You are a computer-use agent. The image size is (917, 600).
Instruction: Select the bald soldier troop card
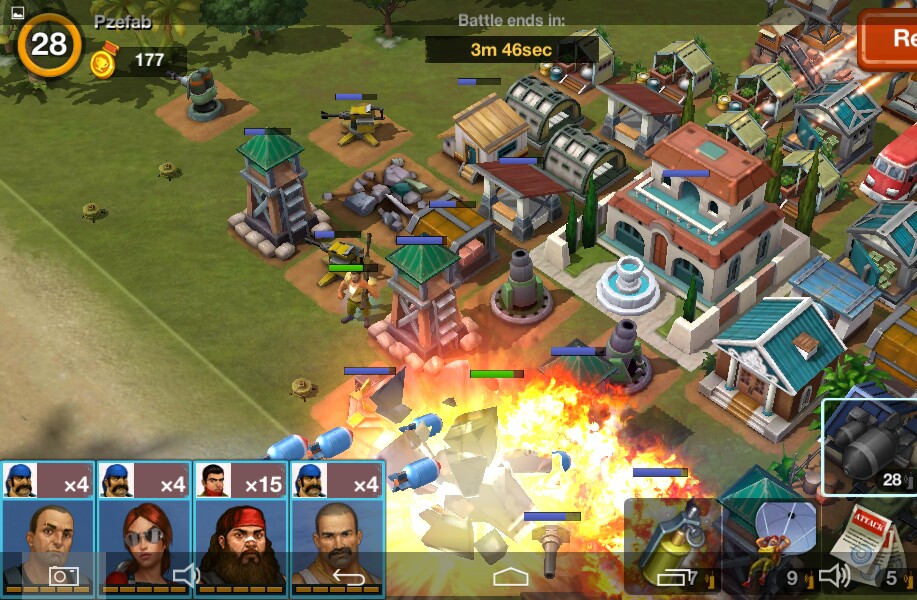tap(48, 525)
